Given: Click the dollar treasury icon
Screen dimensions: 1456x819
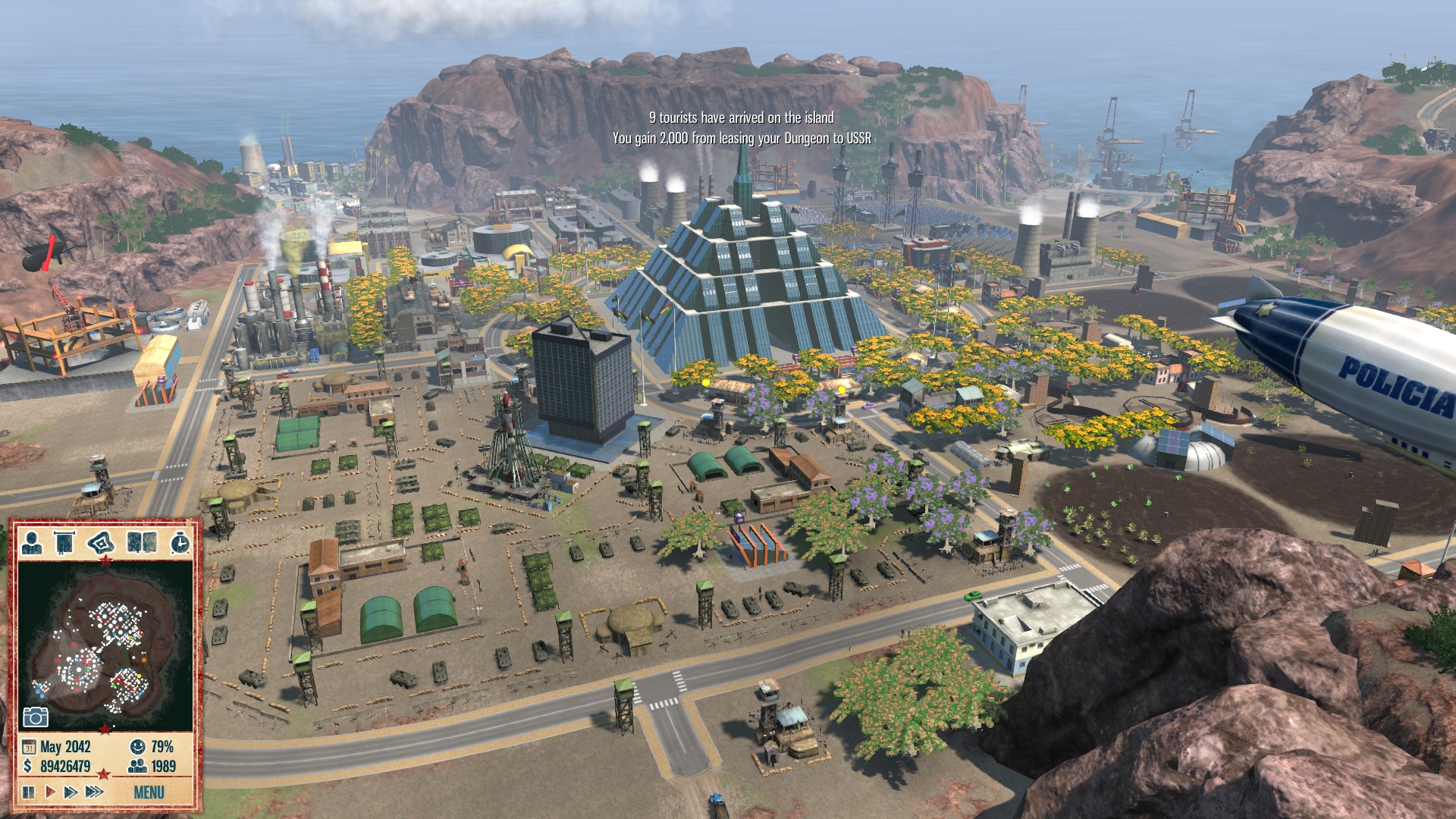Looking at the screenshot, I should [29, 767].
